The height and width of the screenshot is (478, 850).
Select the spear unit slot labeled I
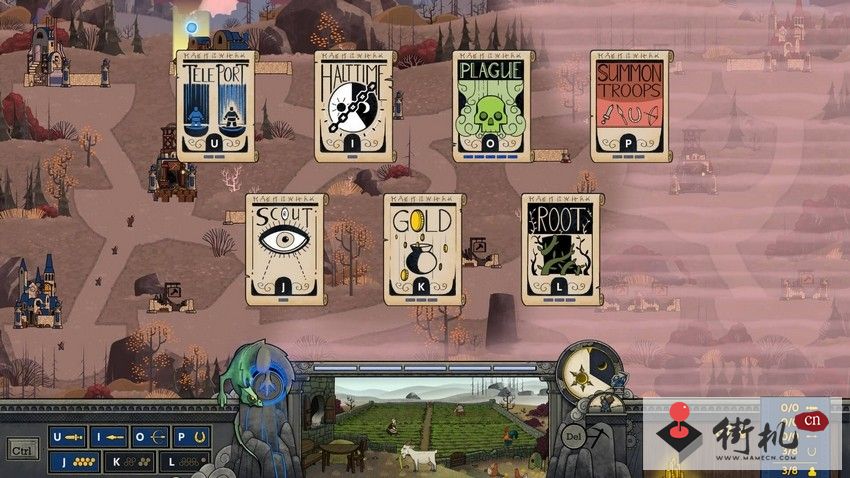(109, 437)
